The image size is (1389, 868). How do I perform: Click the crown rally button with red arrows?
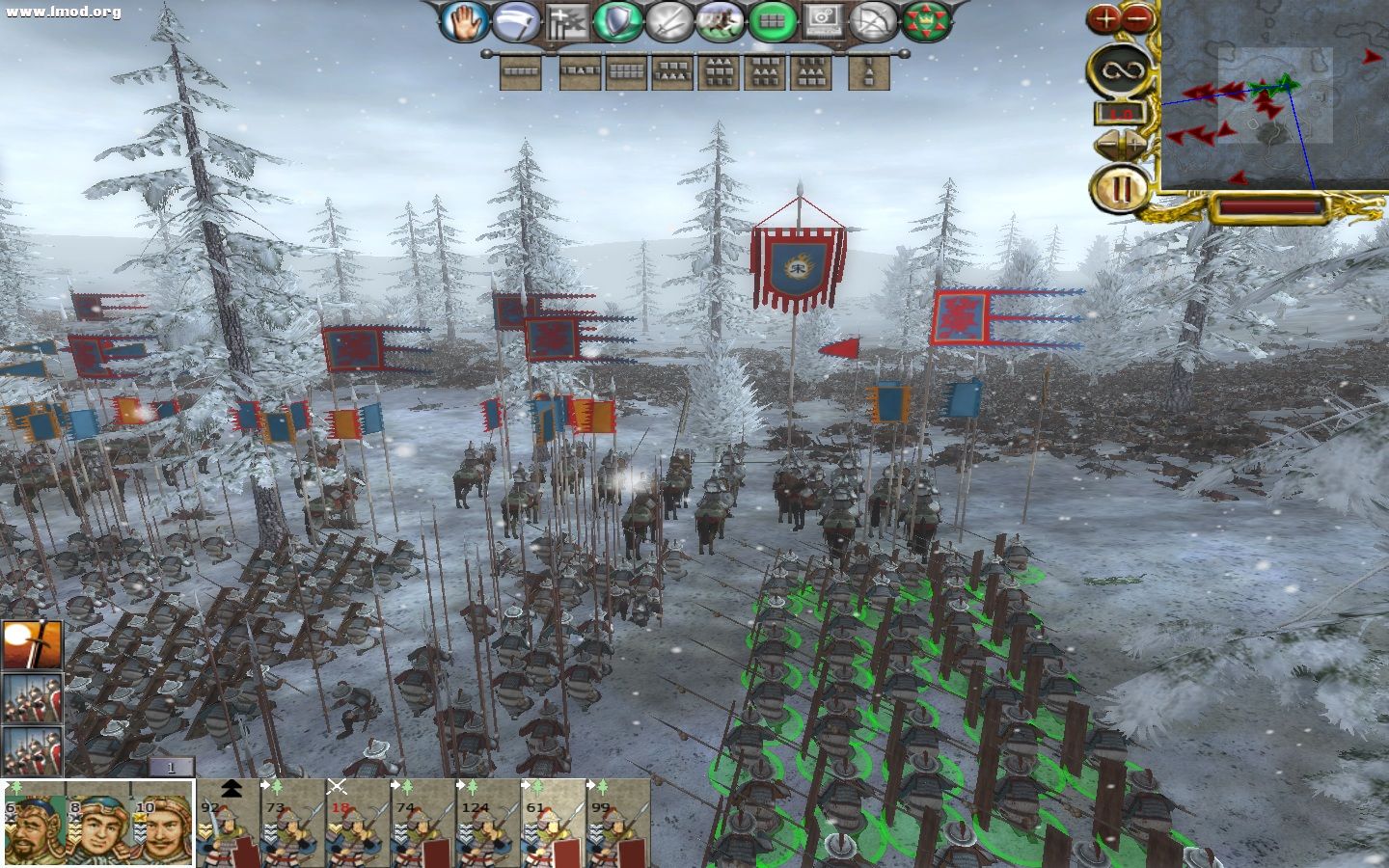(926, 21)
